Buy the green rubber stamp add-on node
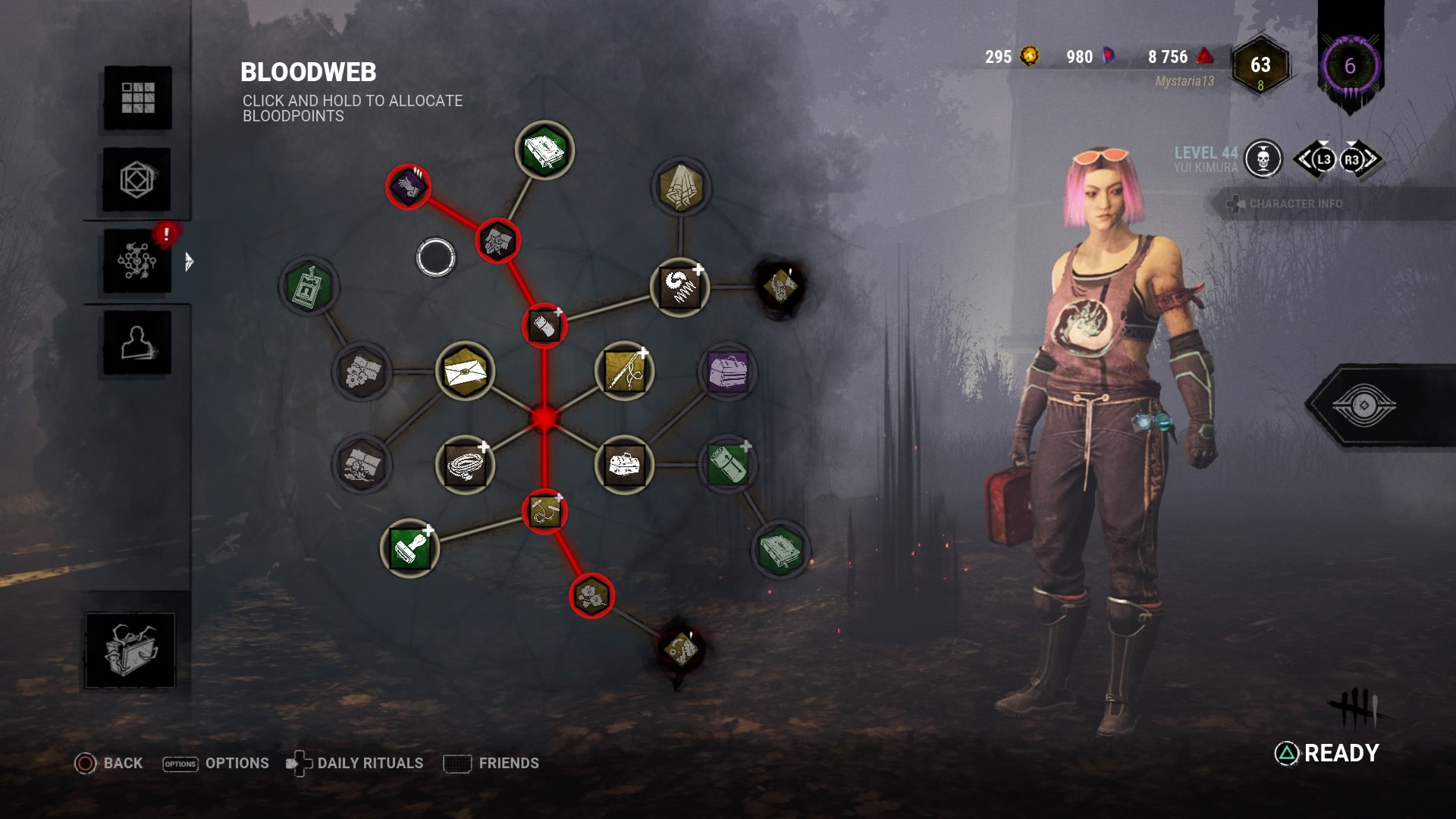 (x=409, y=548)
